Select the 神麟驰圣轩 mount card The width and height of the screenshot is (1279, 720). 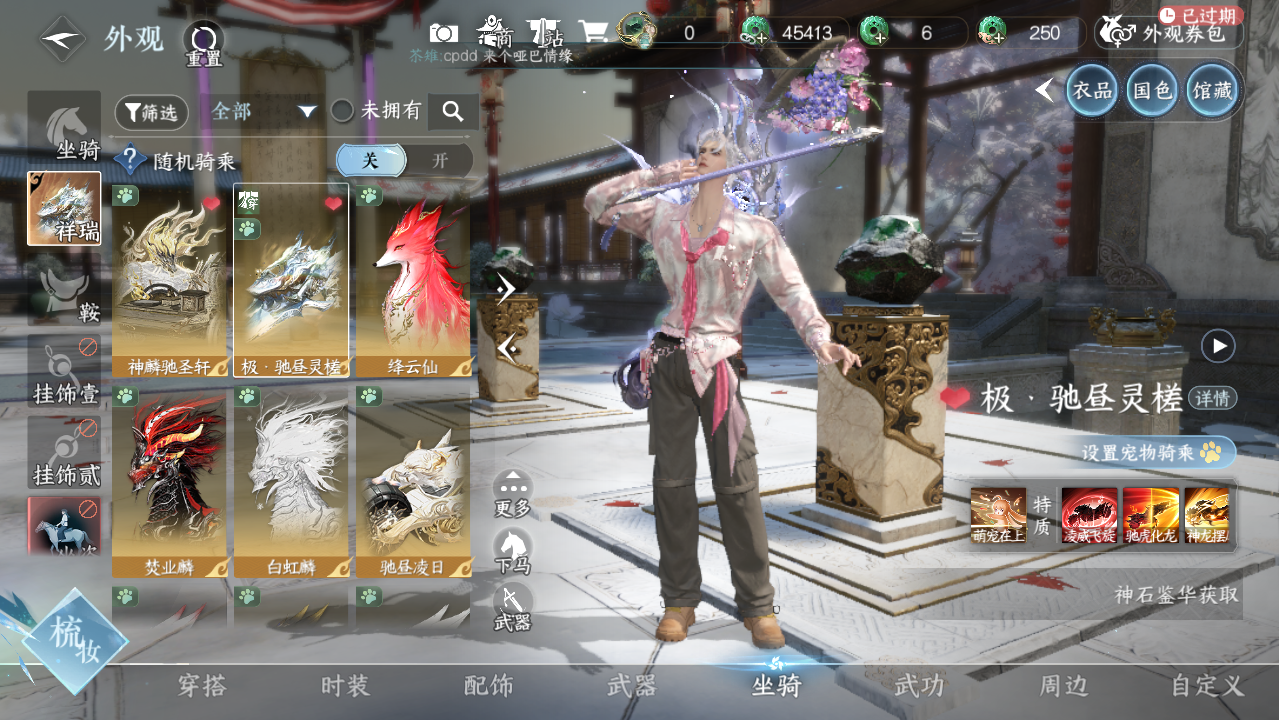coord(170,280)
